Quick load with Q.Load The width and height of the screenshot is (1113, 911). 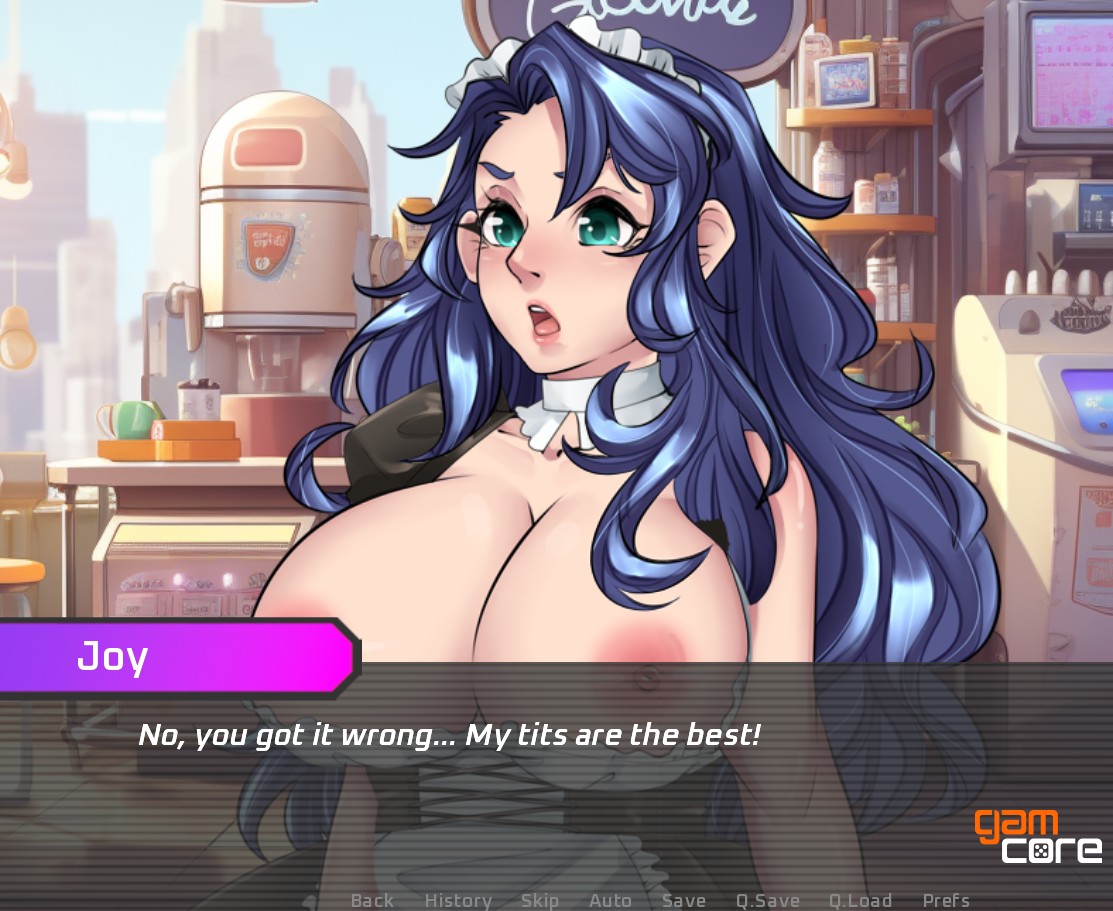(x=860, y=901)
